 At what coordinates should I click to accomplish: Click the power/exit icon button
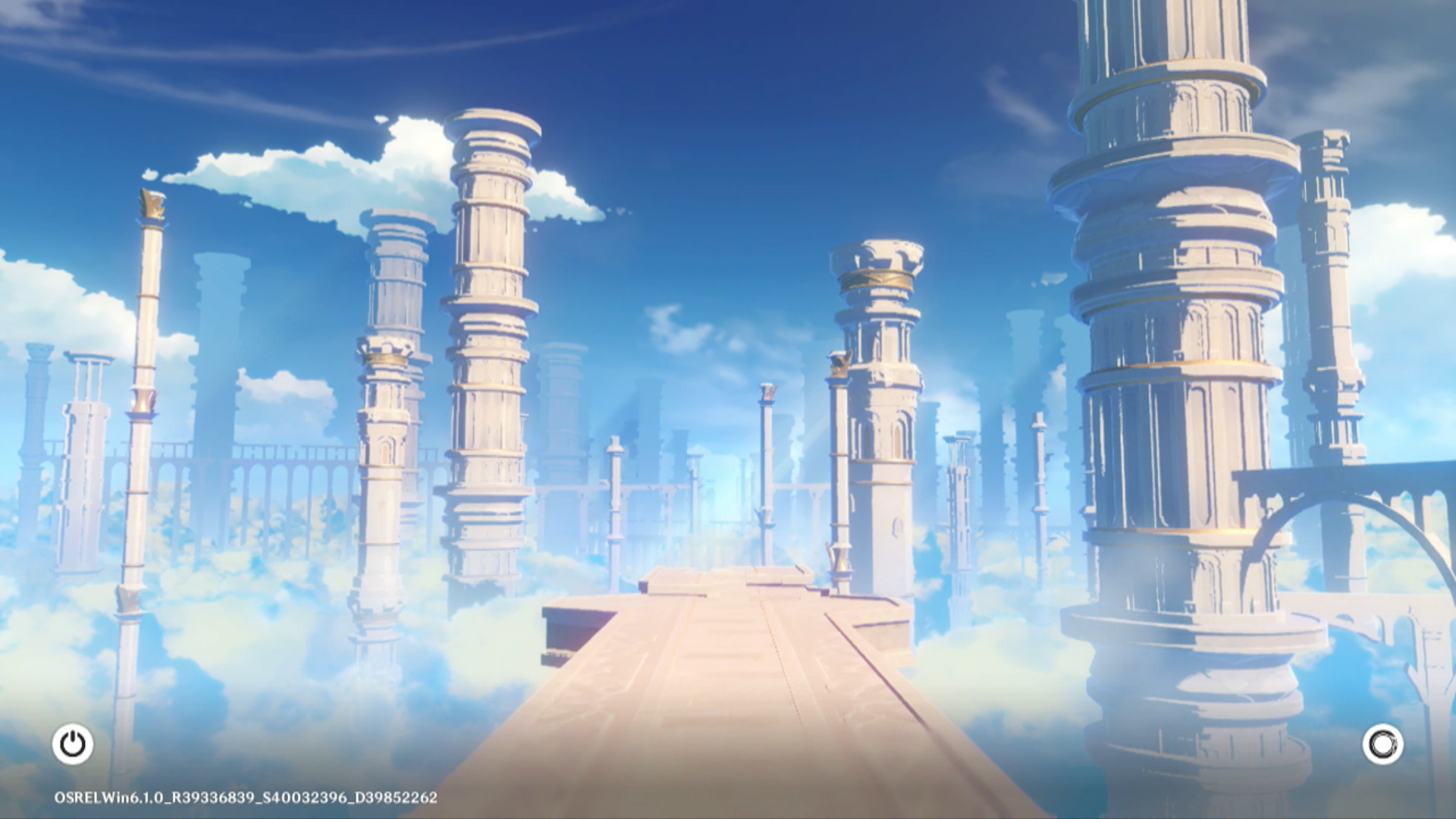[x=73, y=744]
